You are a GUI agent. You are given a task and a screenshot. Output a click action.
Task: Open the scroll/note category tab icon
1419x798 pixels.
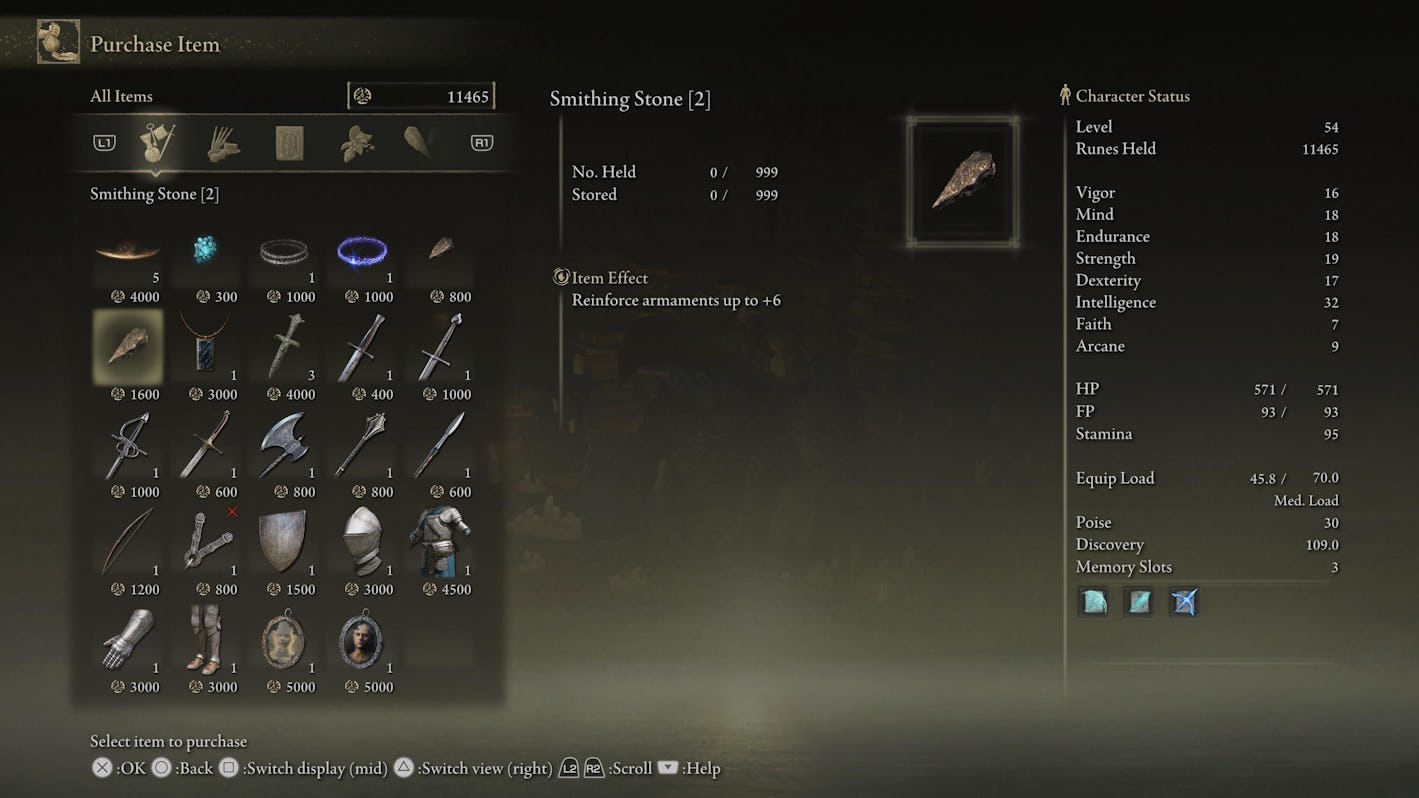point(290,141)
